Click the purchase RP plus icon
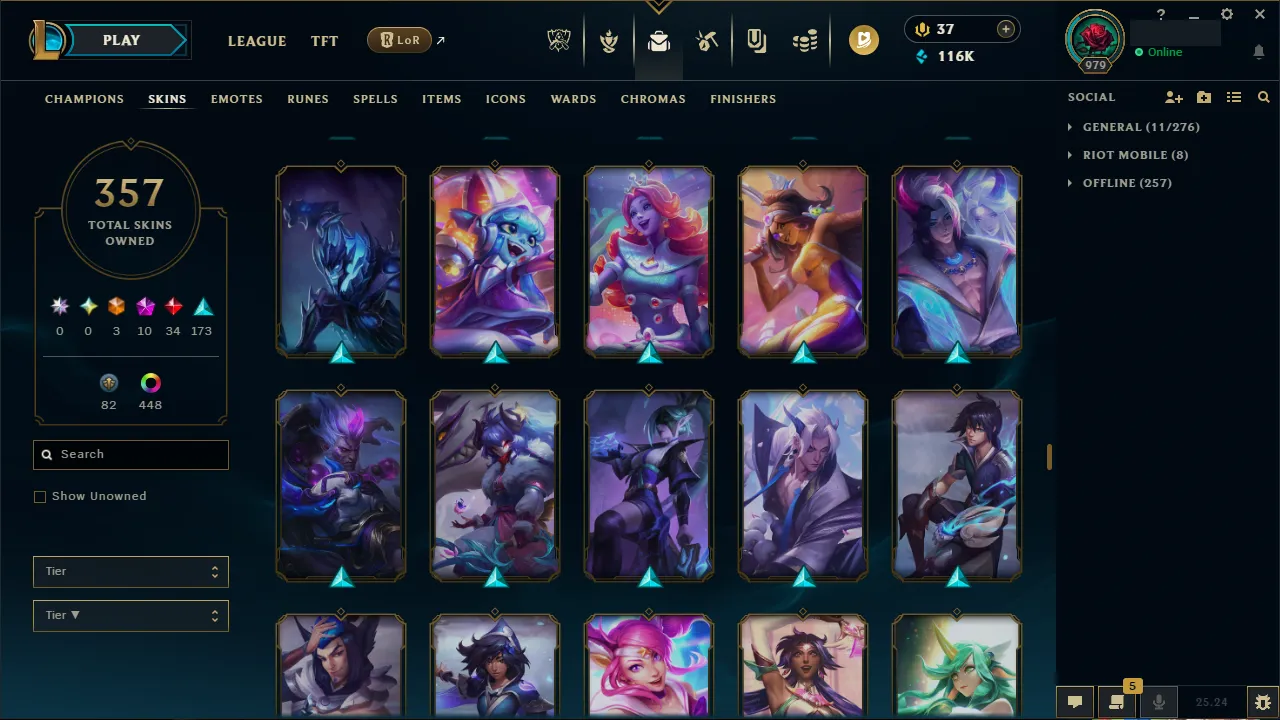Image resolution: width=1280 pixels, height=720 pixels. point(1005,29)
